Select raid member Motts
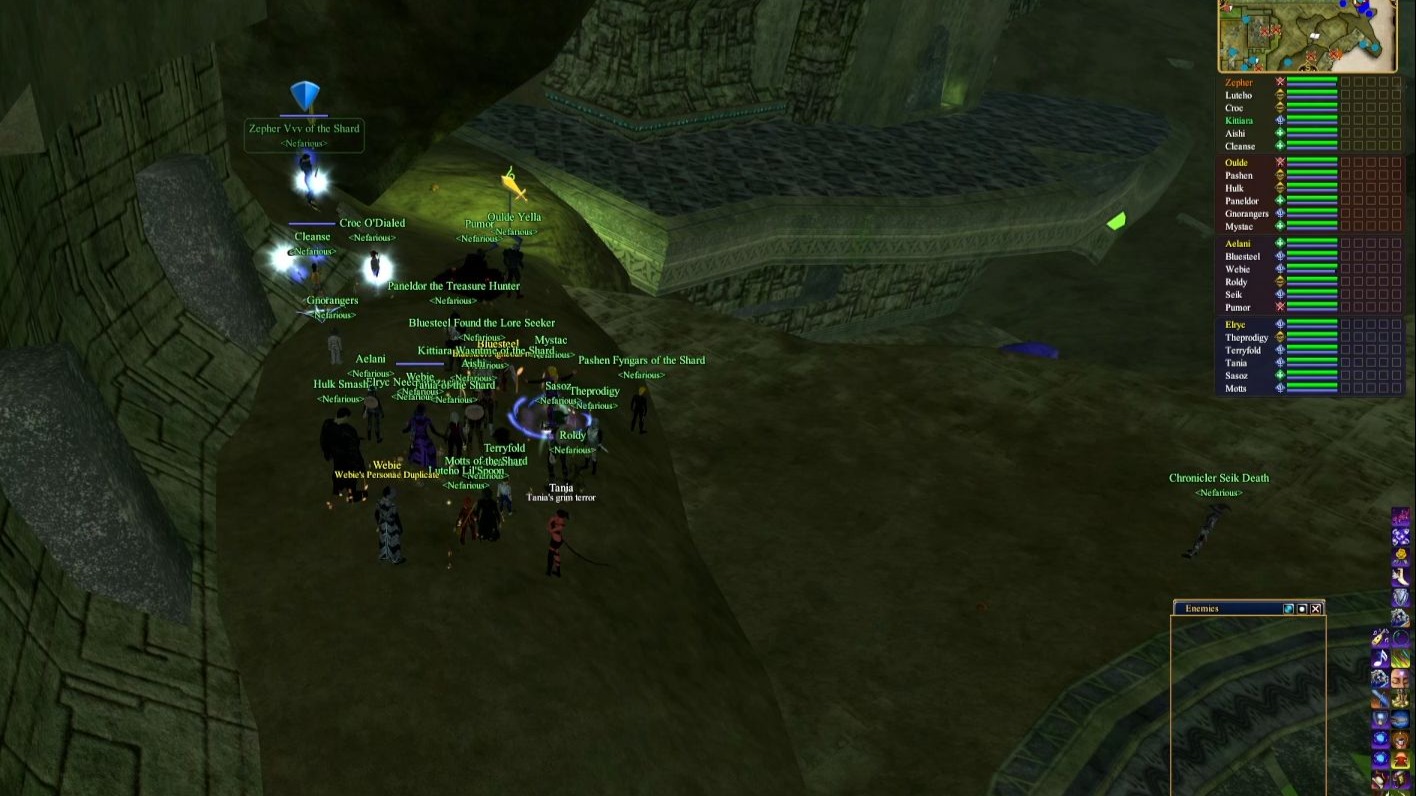1416x796 pixels. click(1235, 388)
